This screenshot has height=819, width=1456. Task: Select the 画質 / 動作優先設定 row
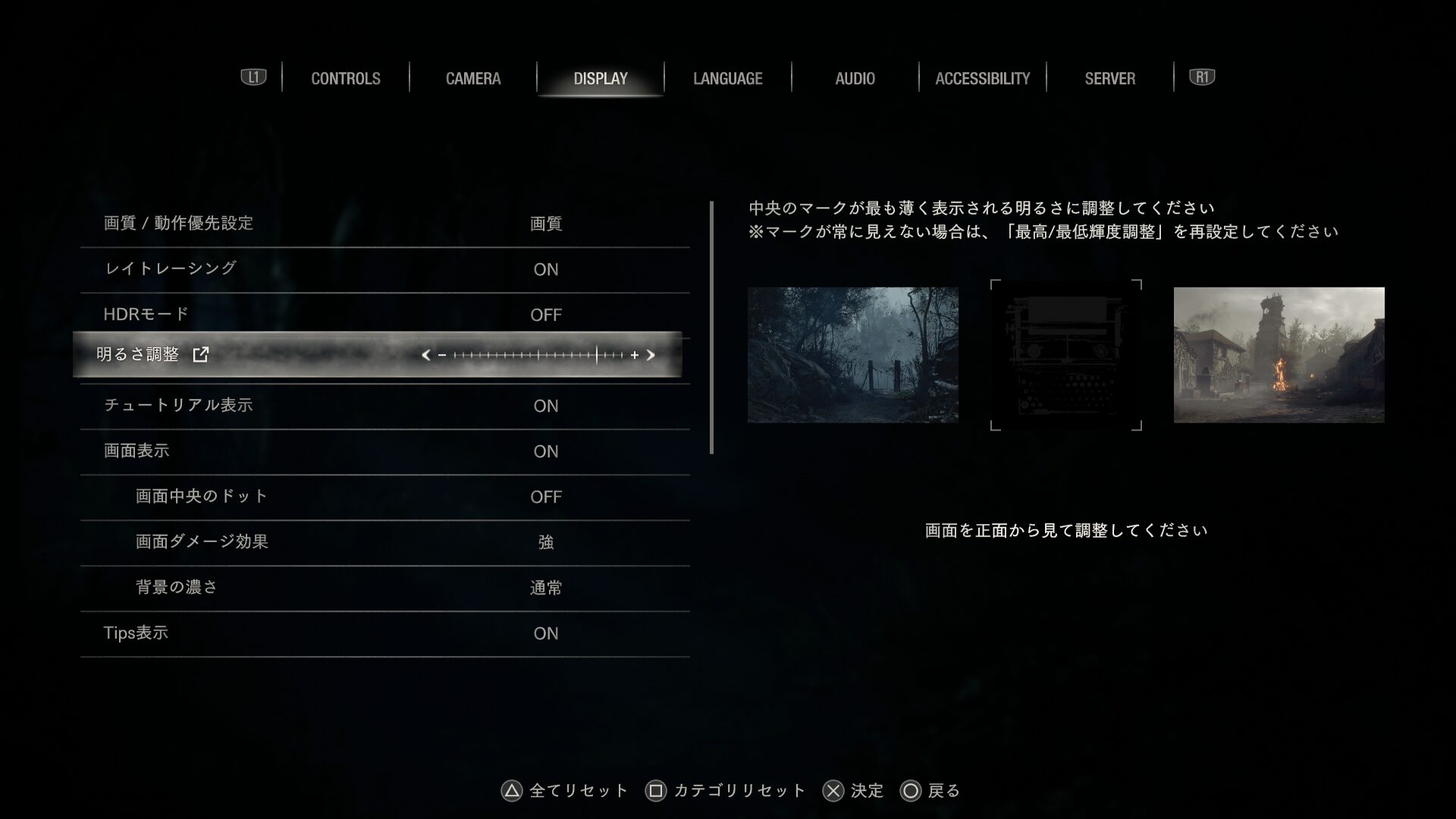(x=384, y=224)
